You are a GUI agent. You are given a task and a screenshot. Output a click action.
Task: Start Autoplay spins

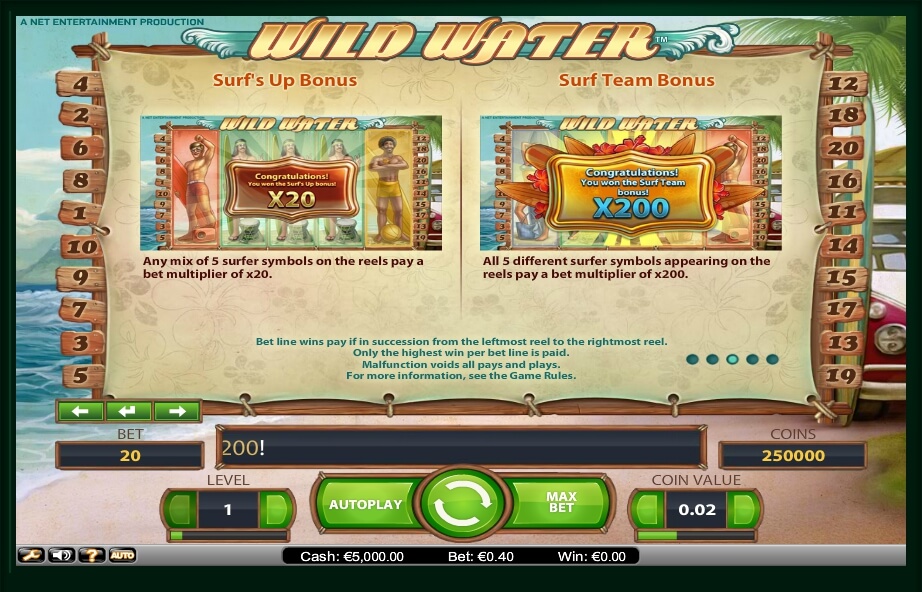(x=364, y=505)
